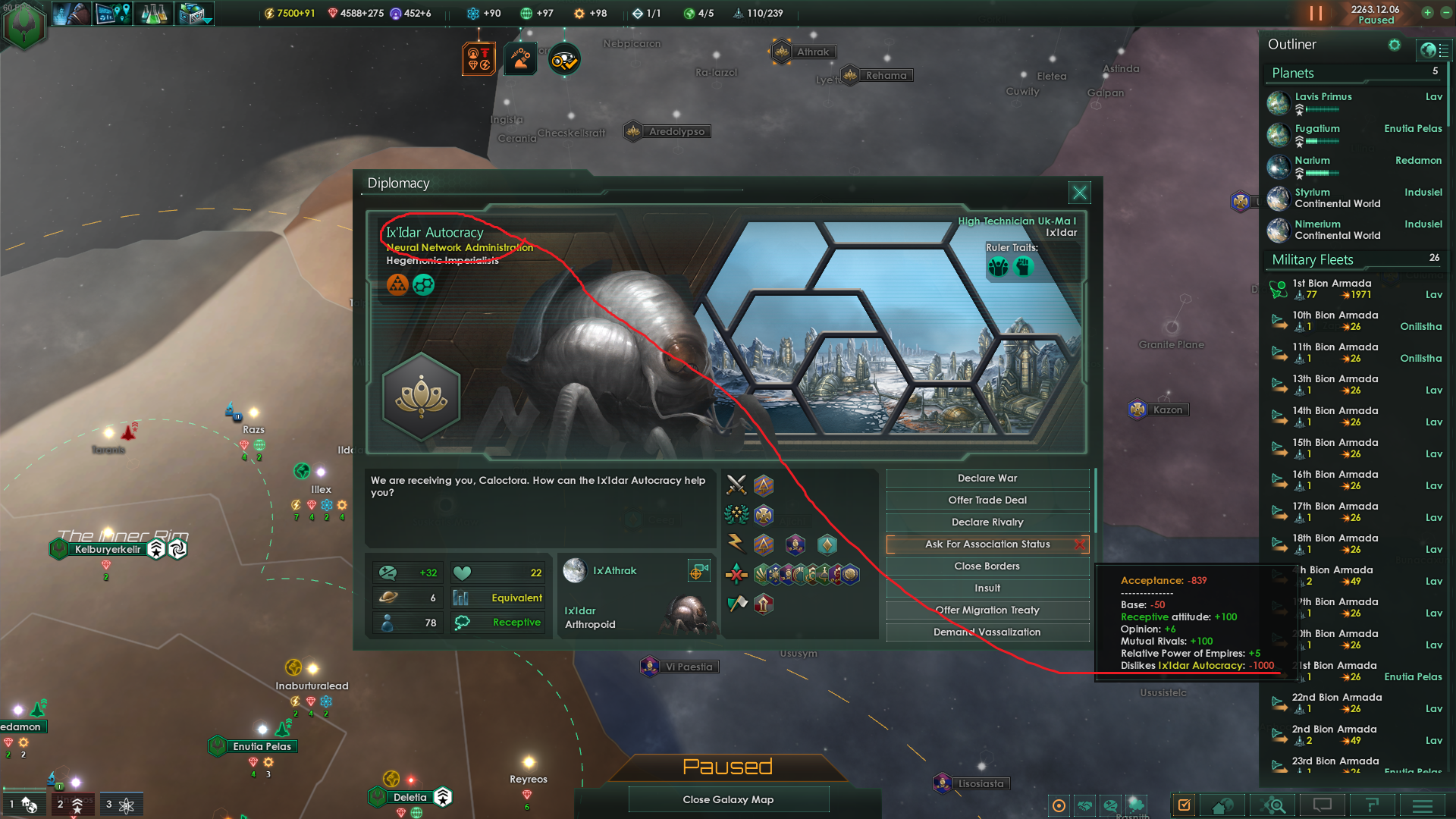
Task: Toggle the galaxy view icon atop the Outliner
Action: pyautogui.click(x=1433, y=50)
